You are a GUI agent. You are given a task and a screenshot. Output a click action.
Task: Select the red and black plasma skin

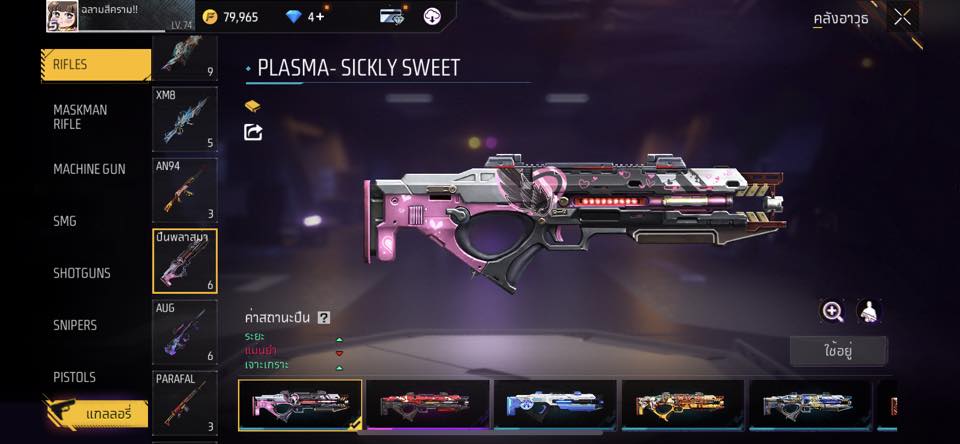coord(428,404)
